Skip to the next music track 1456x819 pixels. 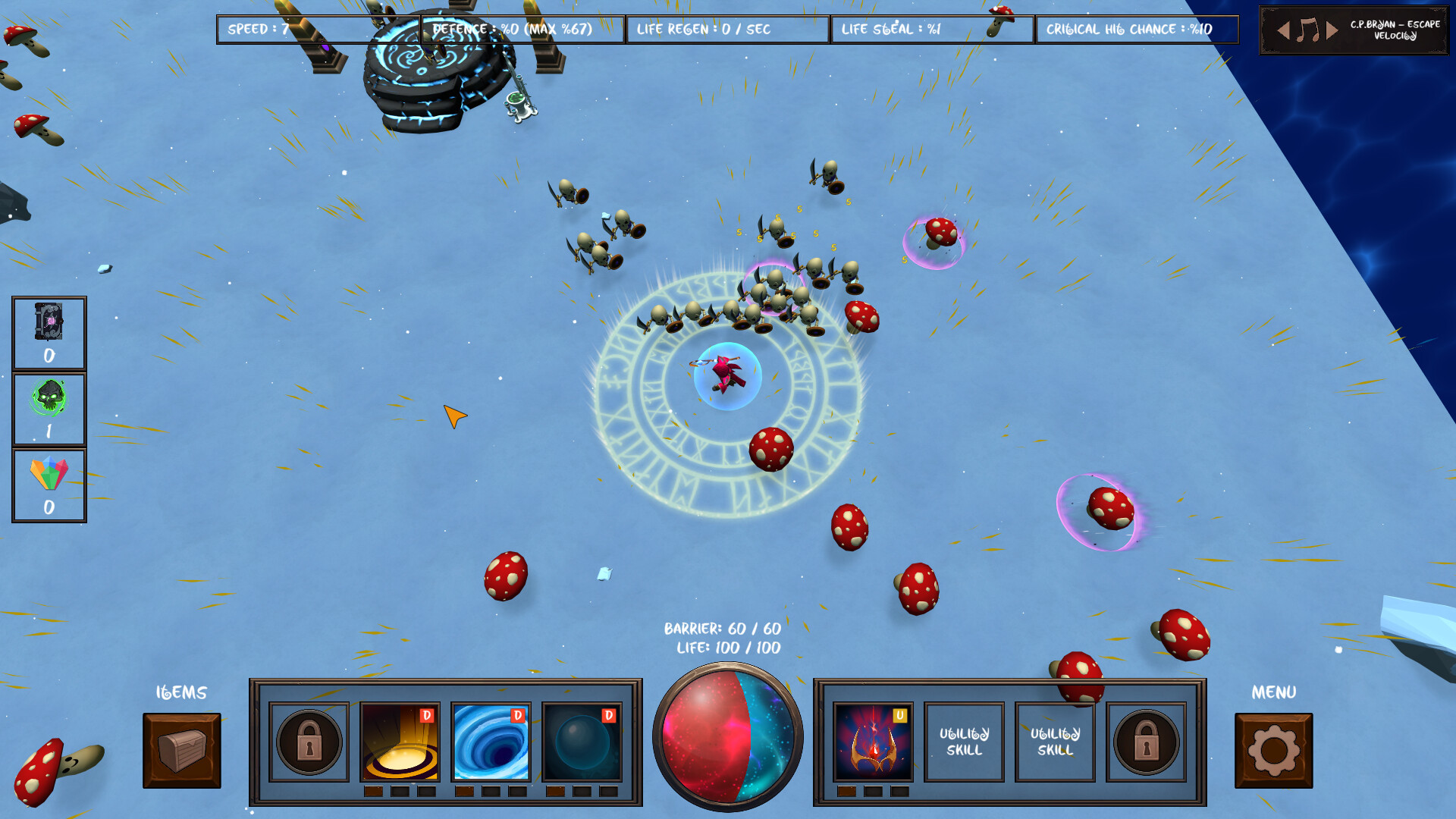coord(1332,31)
